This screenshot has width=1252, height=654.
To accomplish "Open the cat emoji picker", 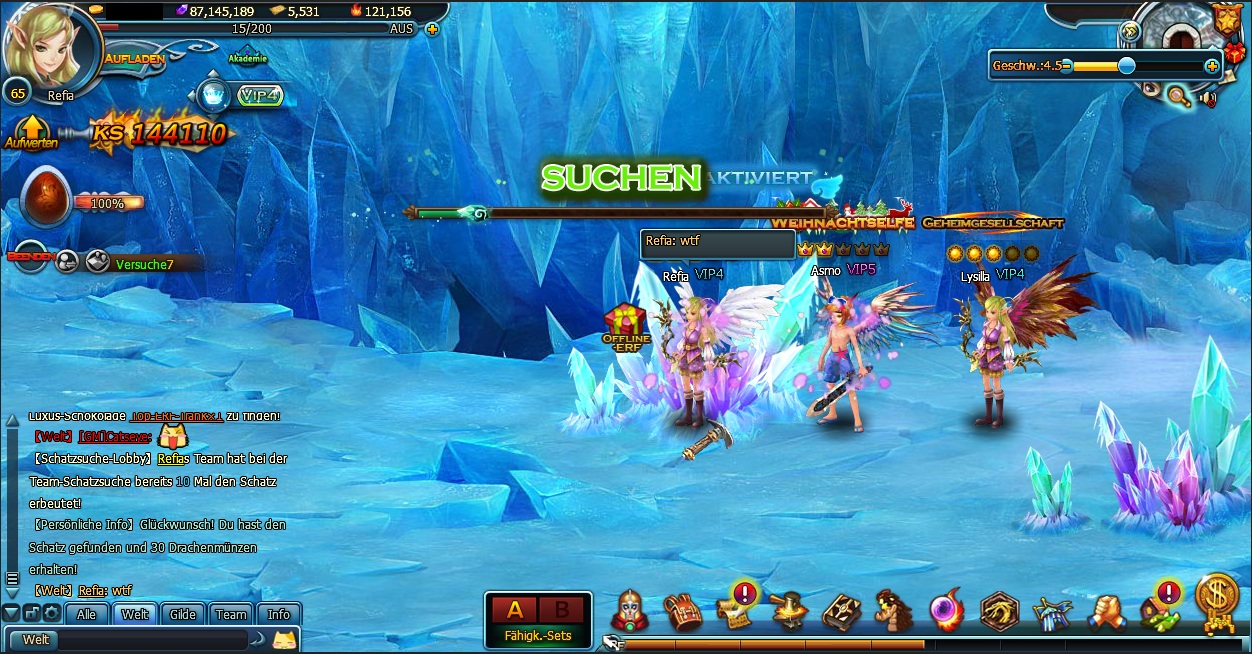I will (x=285, y=639).
